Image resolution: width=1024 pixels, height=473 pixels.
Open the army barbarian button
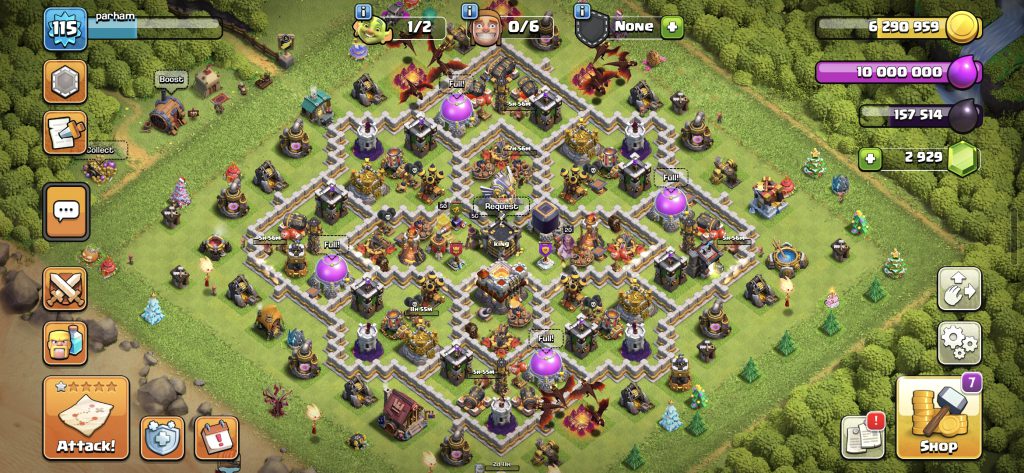(65, 342)
